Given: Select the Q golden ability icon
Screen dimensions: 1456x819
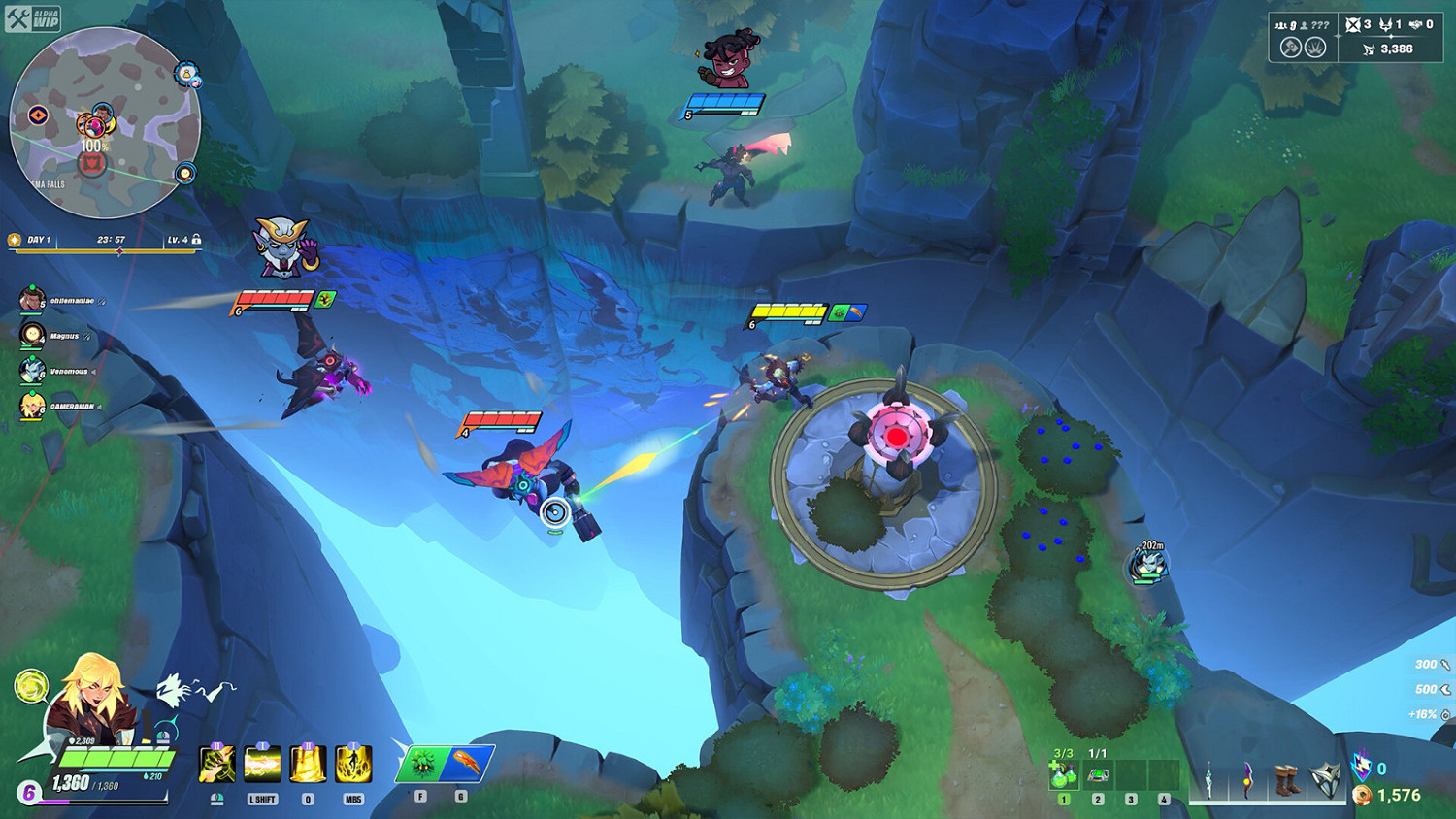Looking at the screenshot, I should (x=308, y=762).
